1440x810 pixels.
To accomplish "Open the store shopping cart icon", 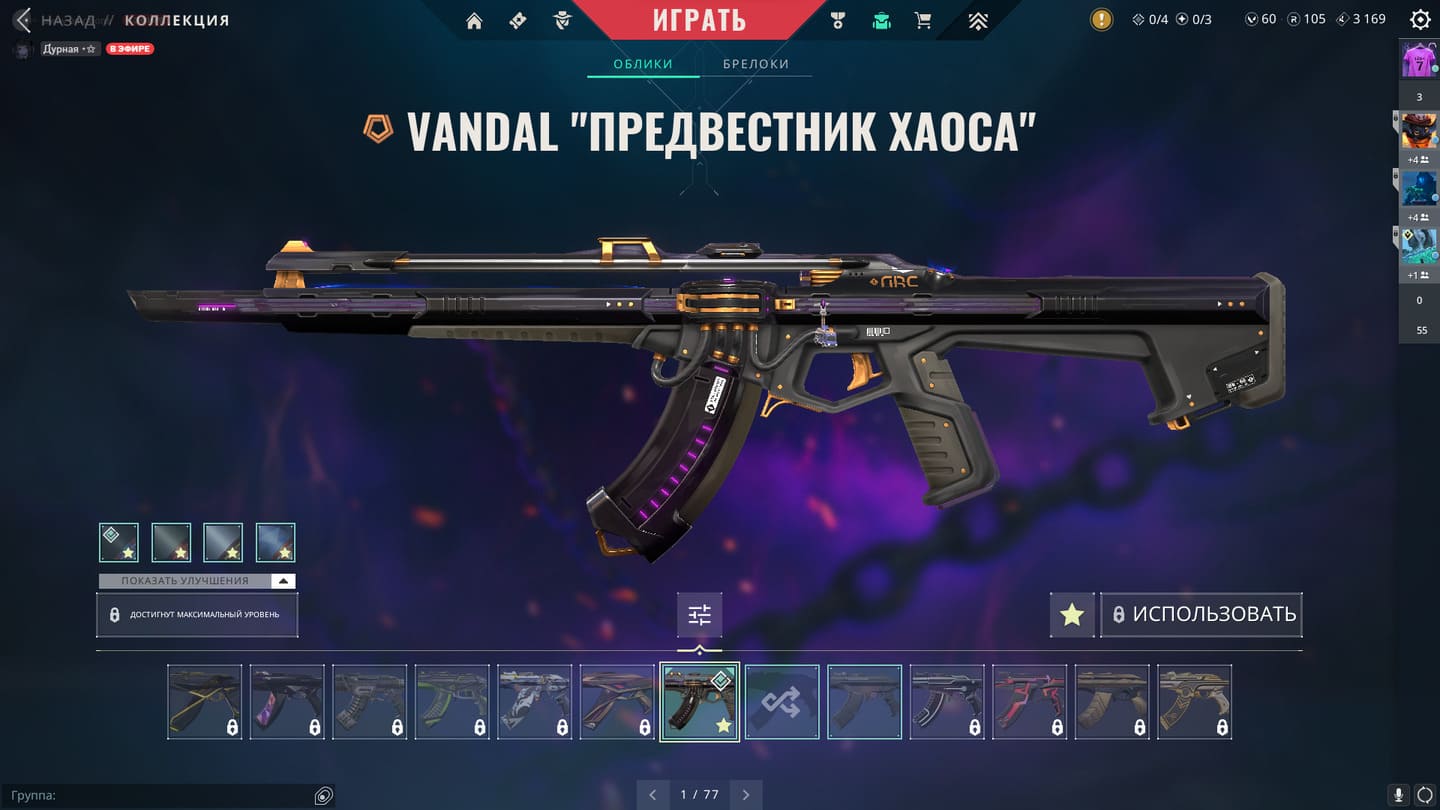I will click(923, 21).
